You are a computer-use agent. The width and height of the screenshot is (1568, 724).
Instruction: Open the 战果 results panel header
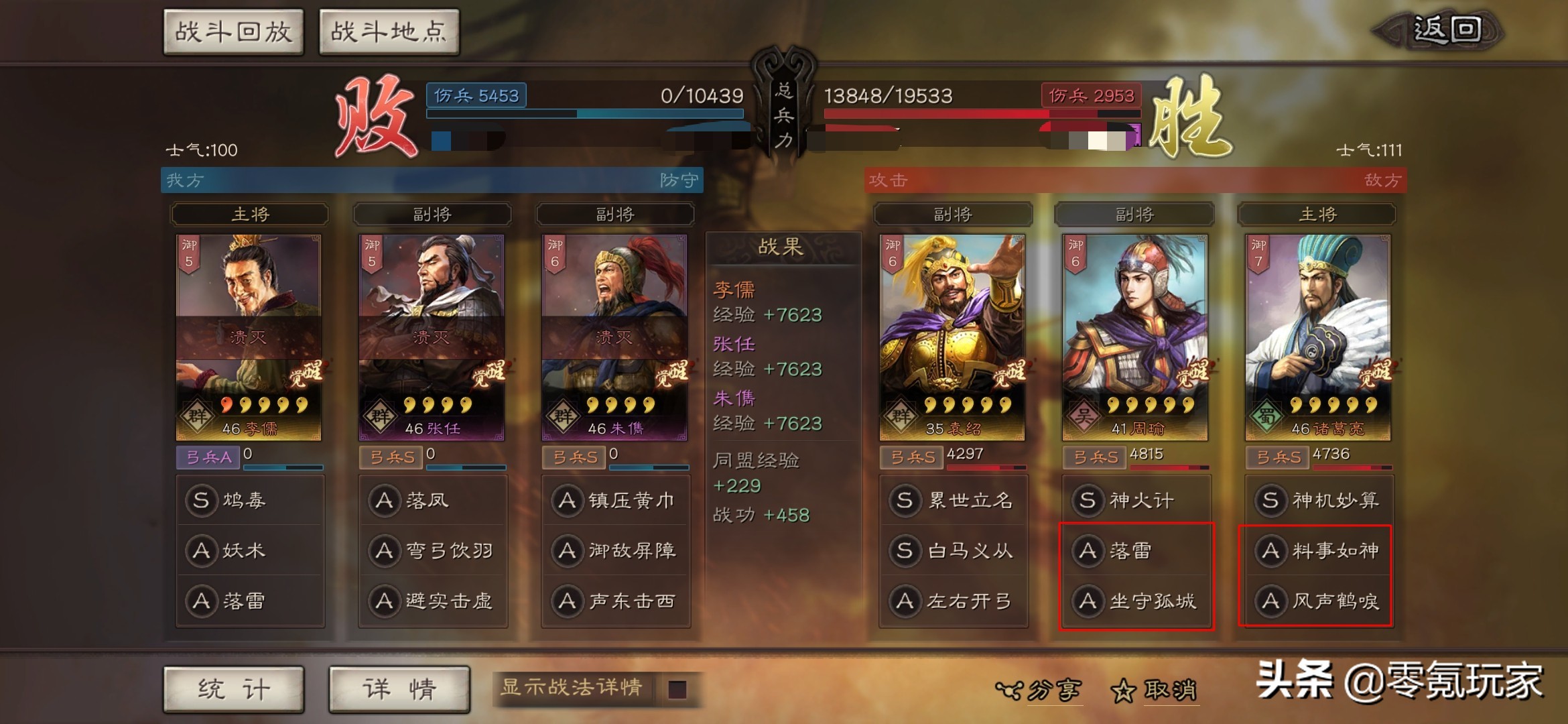[783, 245]
